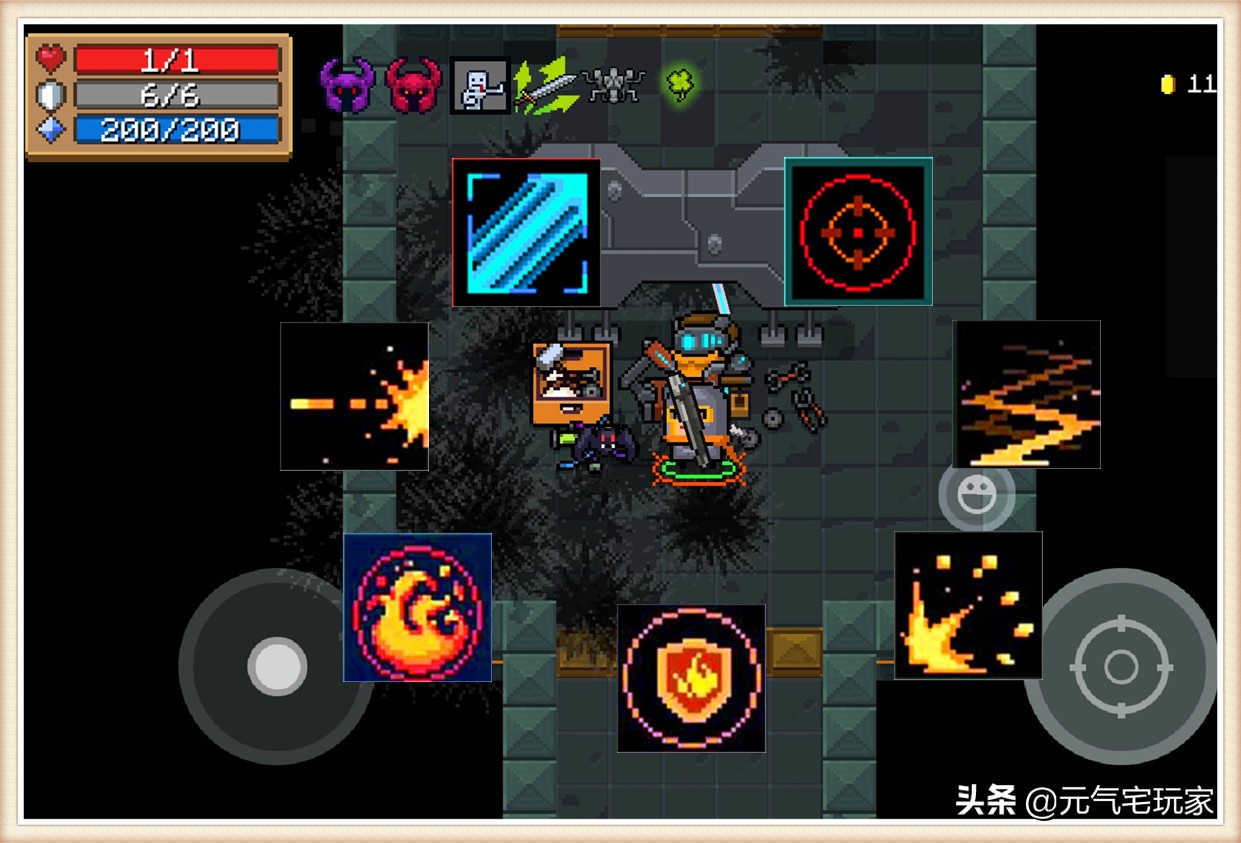Choose the red crosshair target skill icon
Viewport: 1241px width, 843px height.
pyautogui.click(x=858, y=231)
